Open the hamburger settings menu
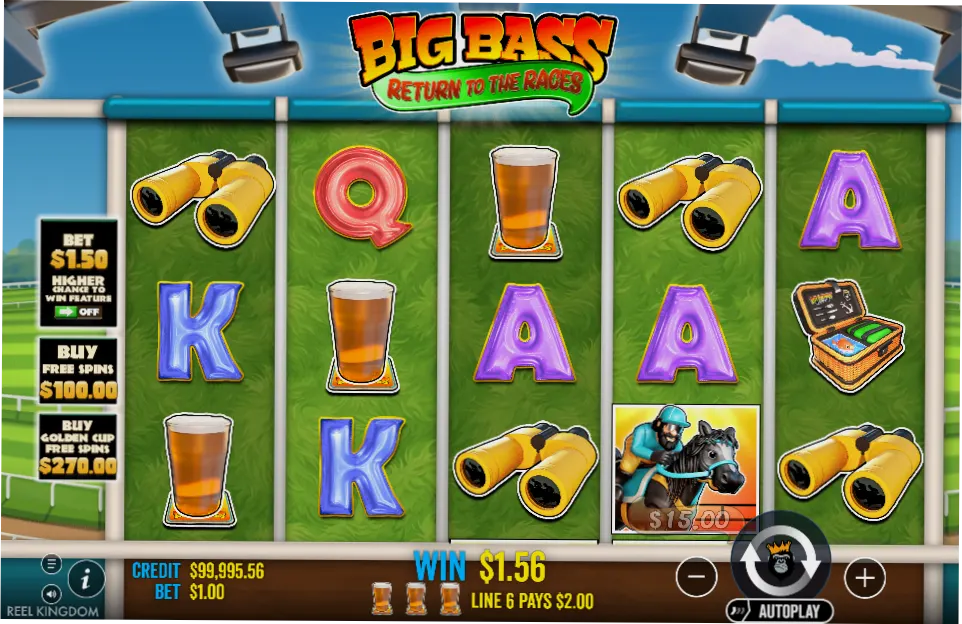Image resolution: width=962 pixels, height=624 pixels. coord(51,564)
